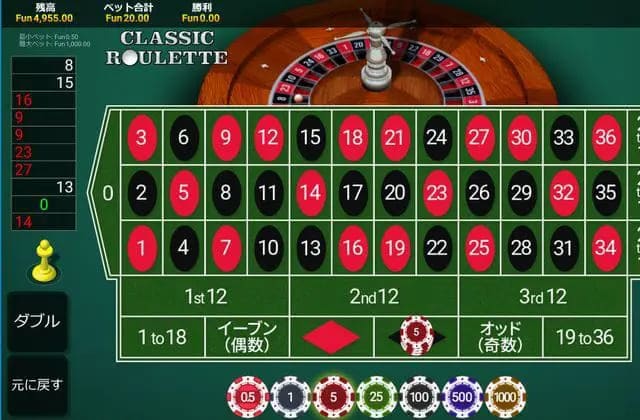The image size is (640, 420).
Task: Bet on the green 0 space
Action: [108, 193]
